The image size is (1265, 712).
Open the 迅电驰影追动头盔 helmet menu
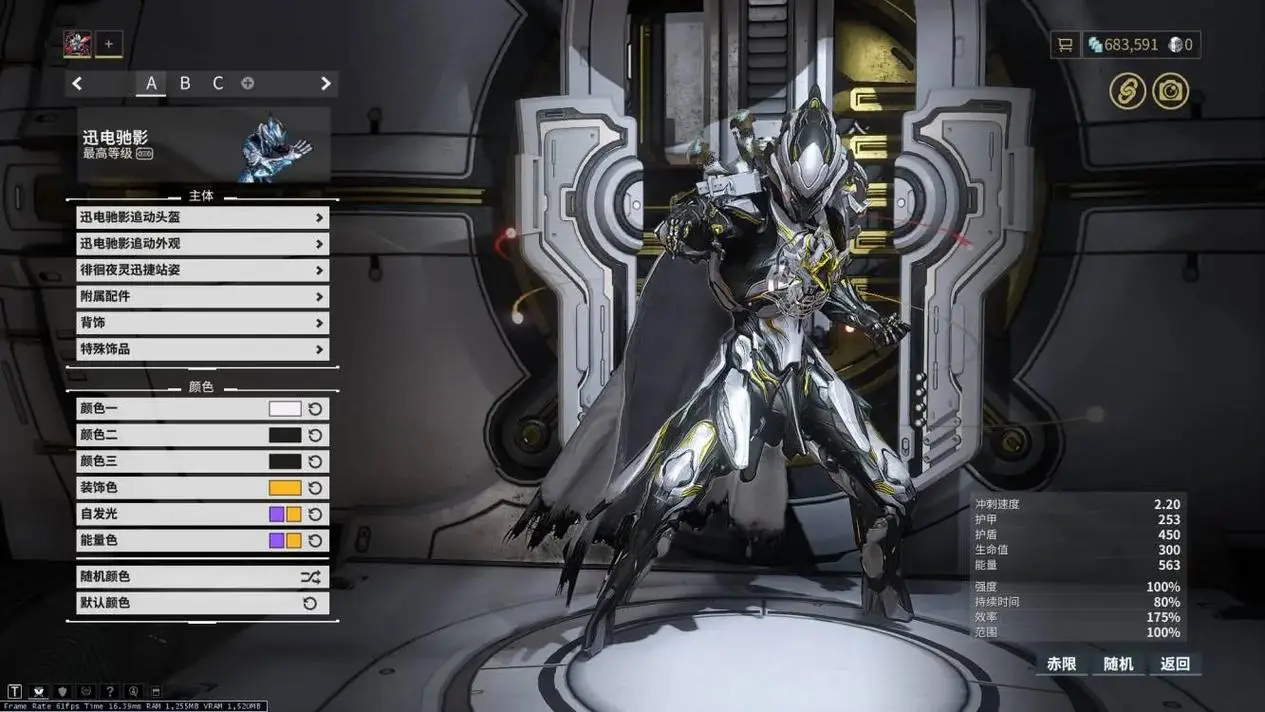click(x=202, y=217)
